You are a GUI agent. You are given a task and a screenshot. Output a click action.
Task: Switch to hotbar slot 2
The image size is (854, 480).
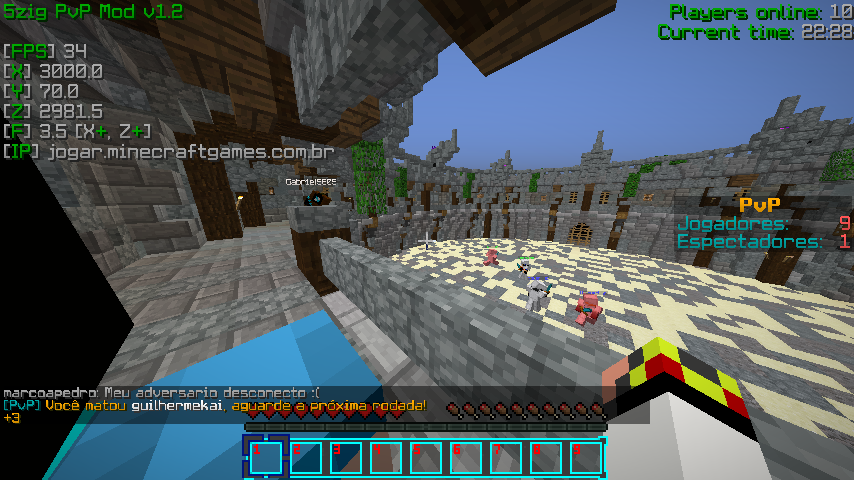[x=306, y=457]
